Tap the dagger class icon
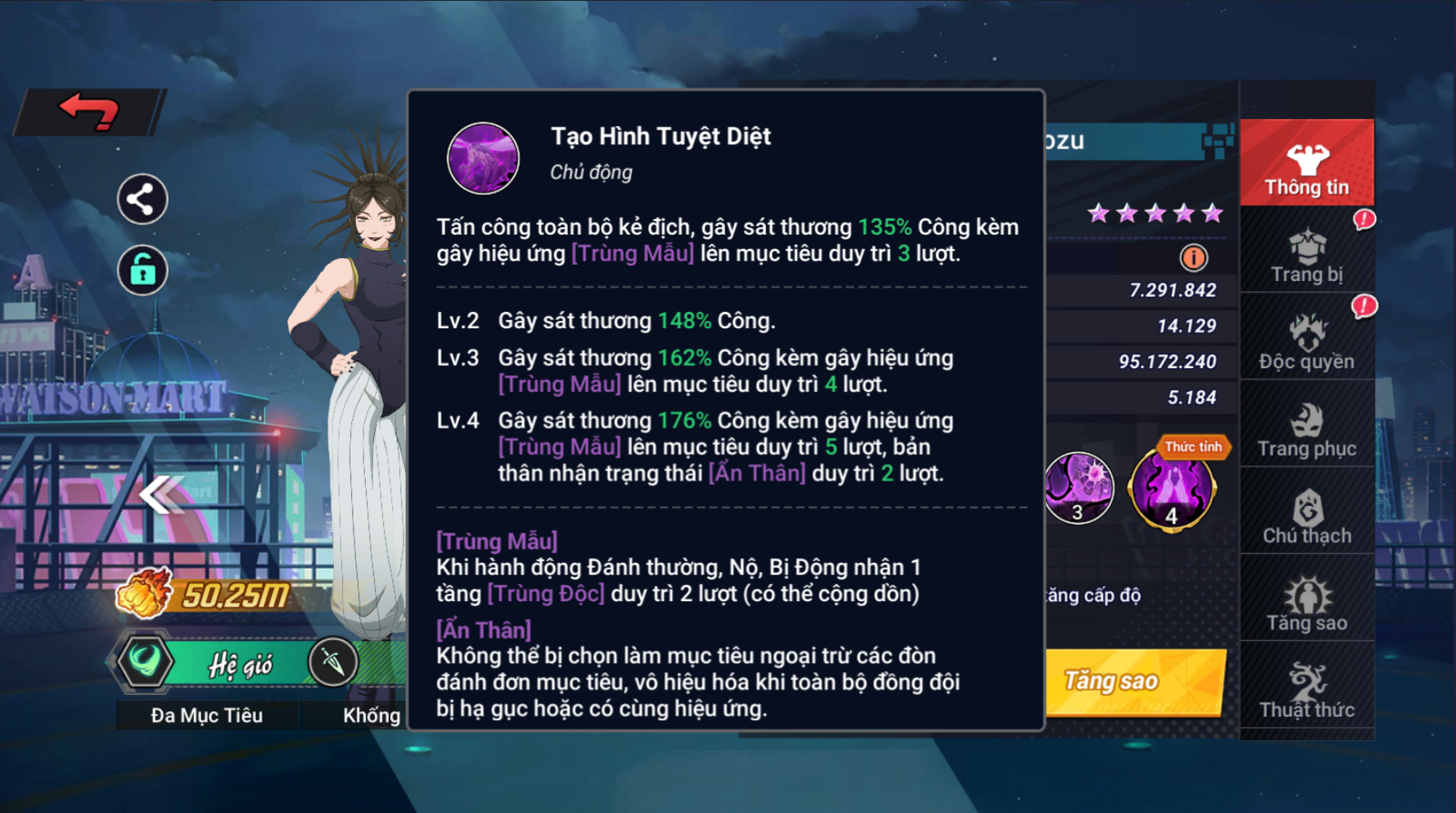This screenshot has width=1456, height=813. 333,661
